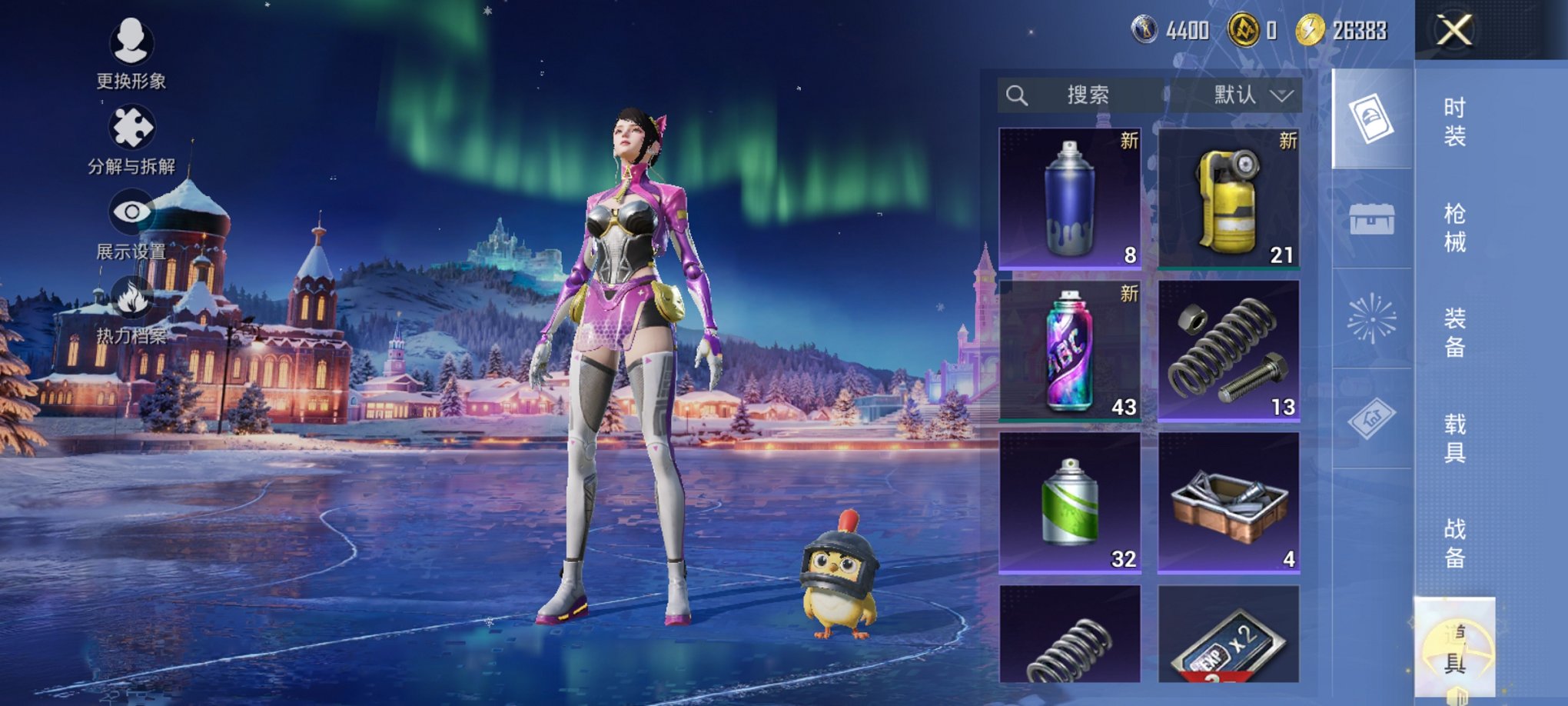Switch to the 装备 equipment tab
This screenshot has height=706, width=1568.
(x=1454, y=332)
